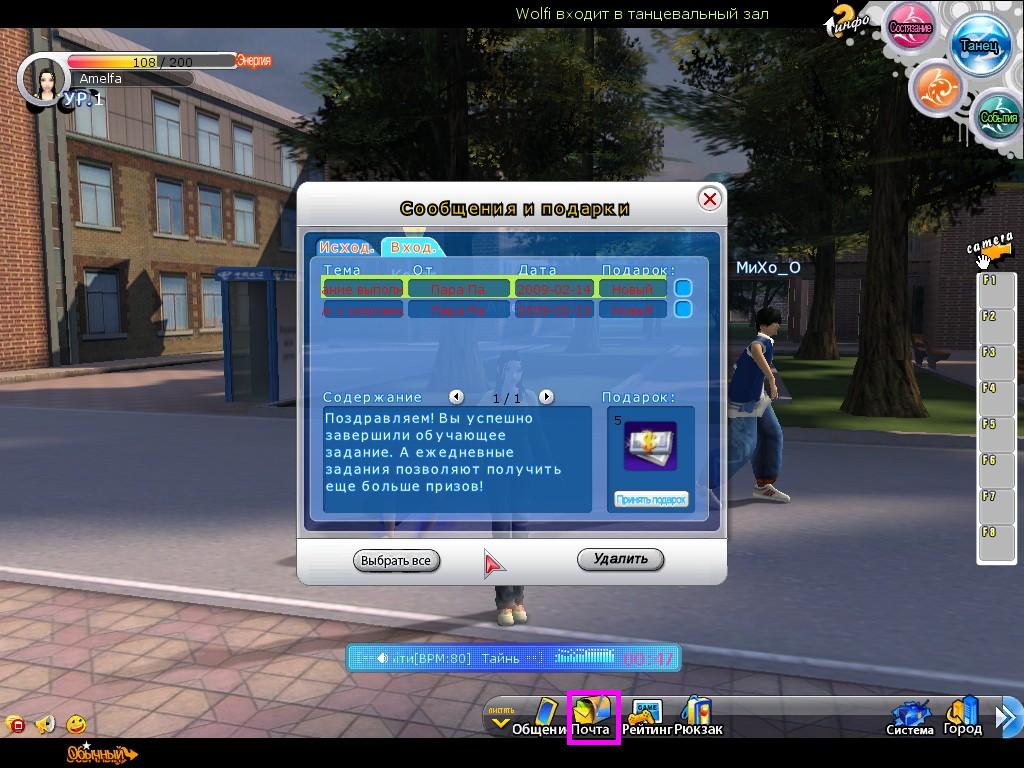The image size is (1024, 768).
Task: Open the Рейтинг ranking panel
Action: (x=647, y=717)
